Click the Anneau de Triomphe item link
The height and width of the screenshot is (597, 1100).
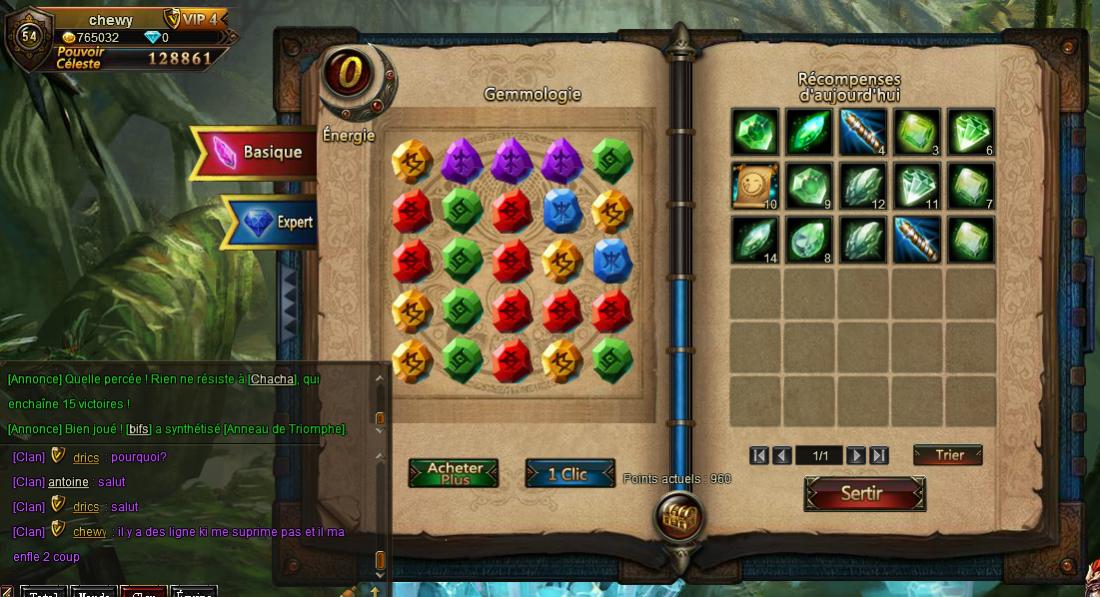284,429
